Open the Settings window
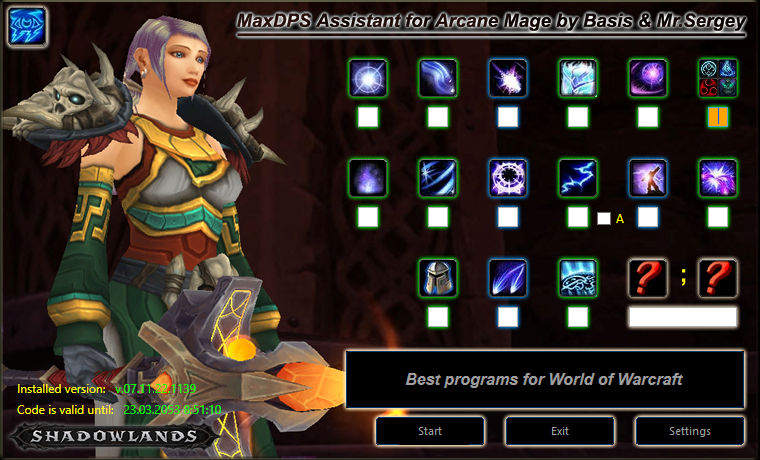The height and width of the screenshot is (460, 760). (x=689, y=431)
